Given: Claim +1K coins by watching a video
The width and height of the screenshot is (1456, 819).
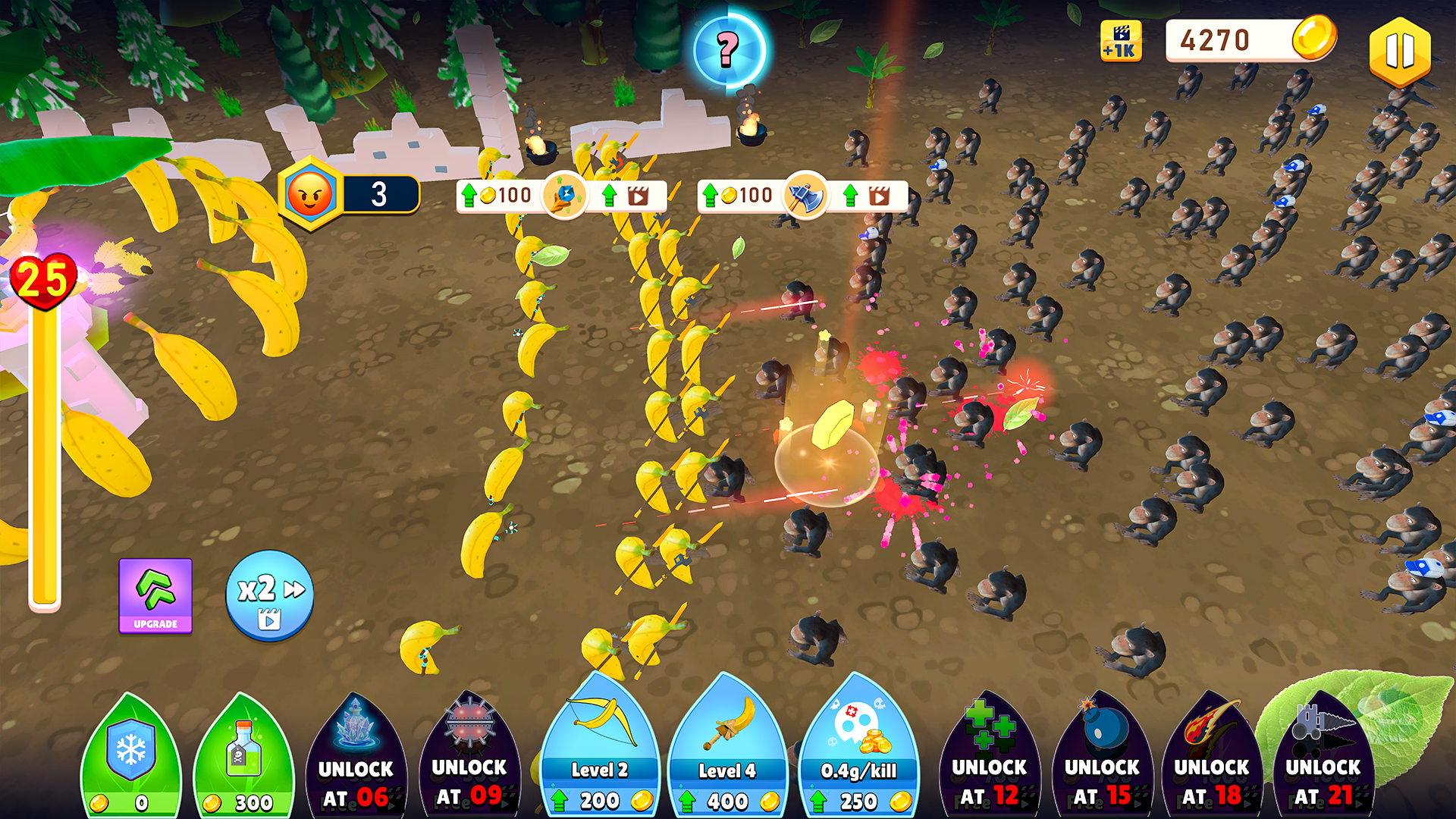Looking at the screenshot, I should click(x=1120, y=42).
